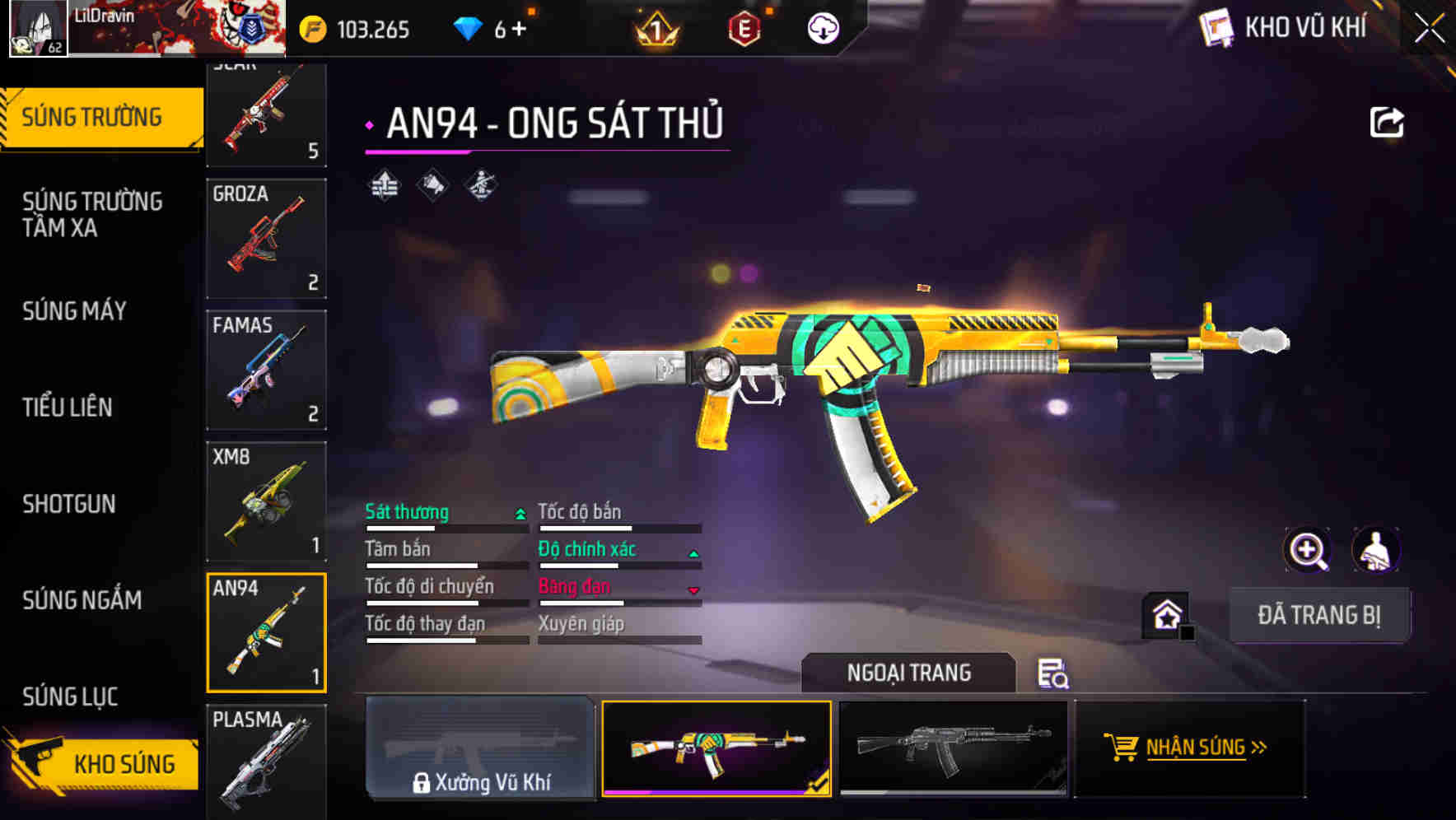Select the GROZA weapon tile

[266, 239]
